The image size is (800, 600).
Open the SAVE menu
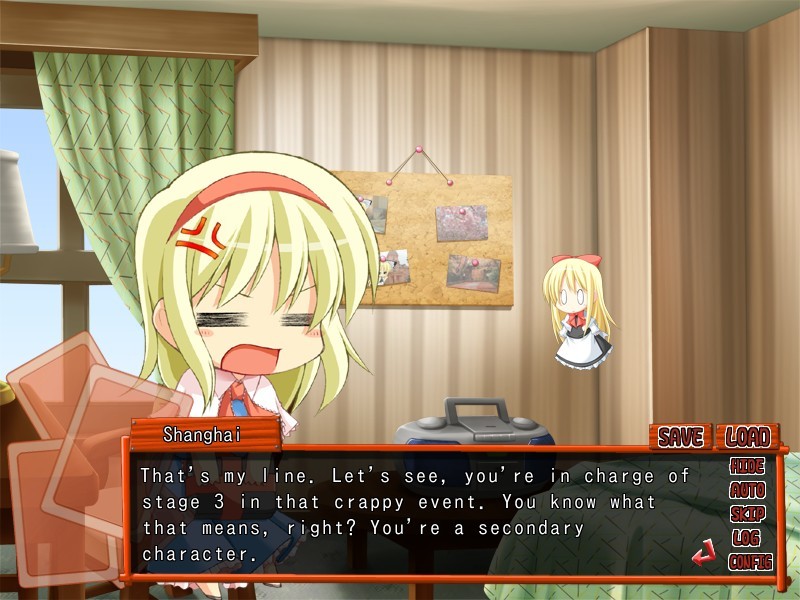click(680, 437)
